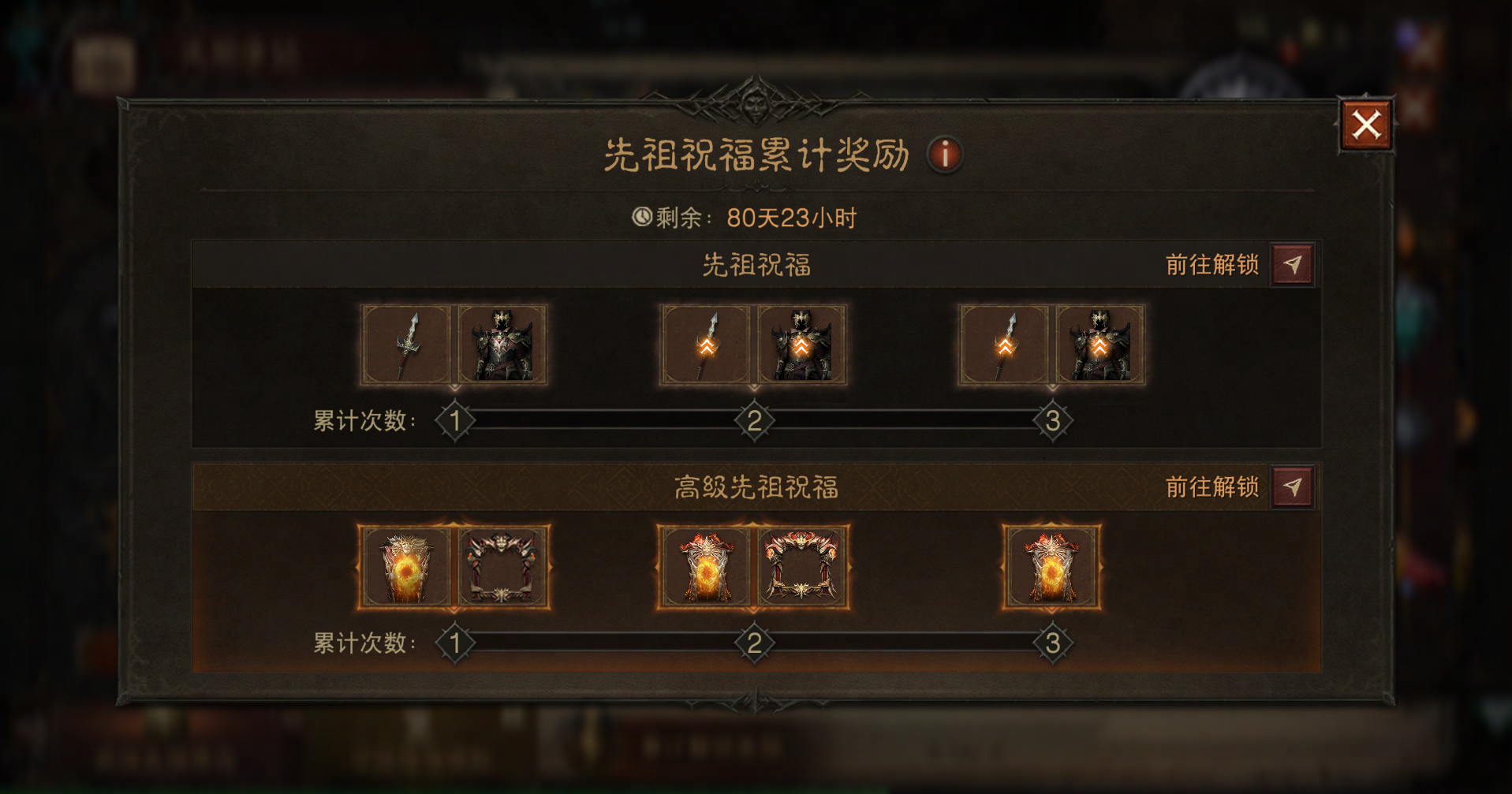Inspect the portrait frame reward at 高级先祖祝福 milestone 2
Screen dimensions: 1512x794
(802, 567)
